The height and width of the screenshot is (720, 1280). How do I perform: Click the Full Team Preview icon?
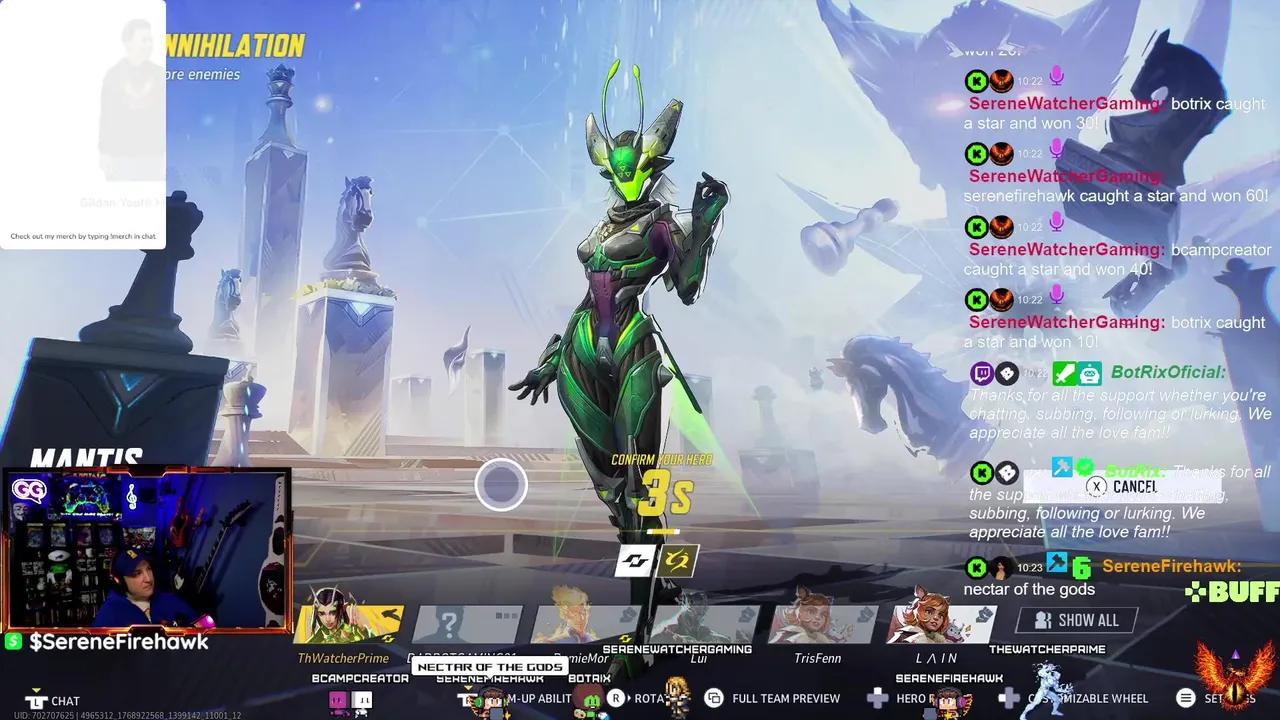713,698
